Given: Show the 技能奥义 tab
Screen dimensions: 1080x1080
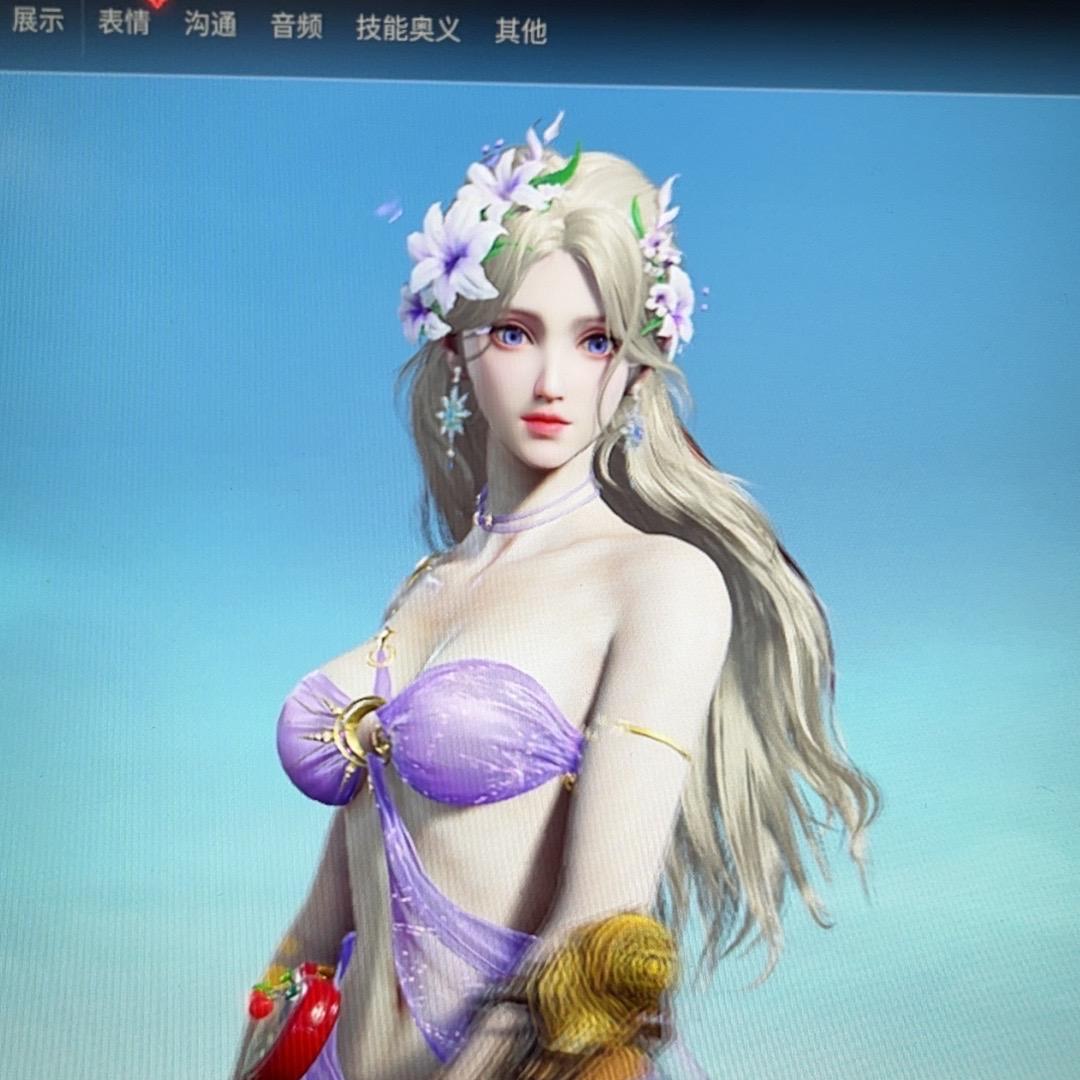Looking at the screenshot, I should [408, 28].
